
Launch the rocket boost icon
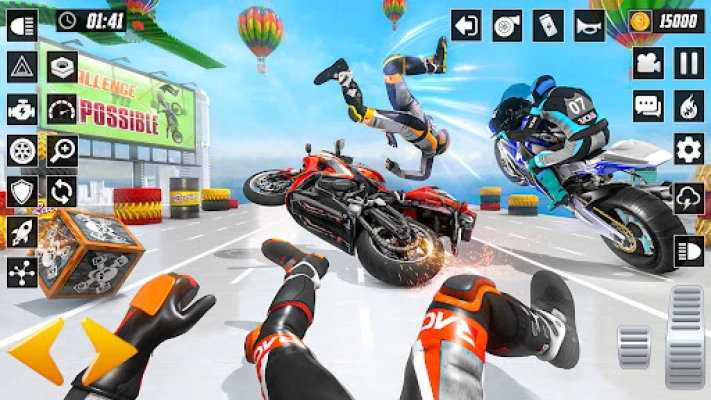pos(21,231)
